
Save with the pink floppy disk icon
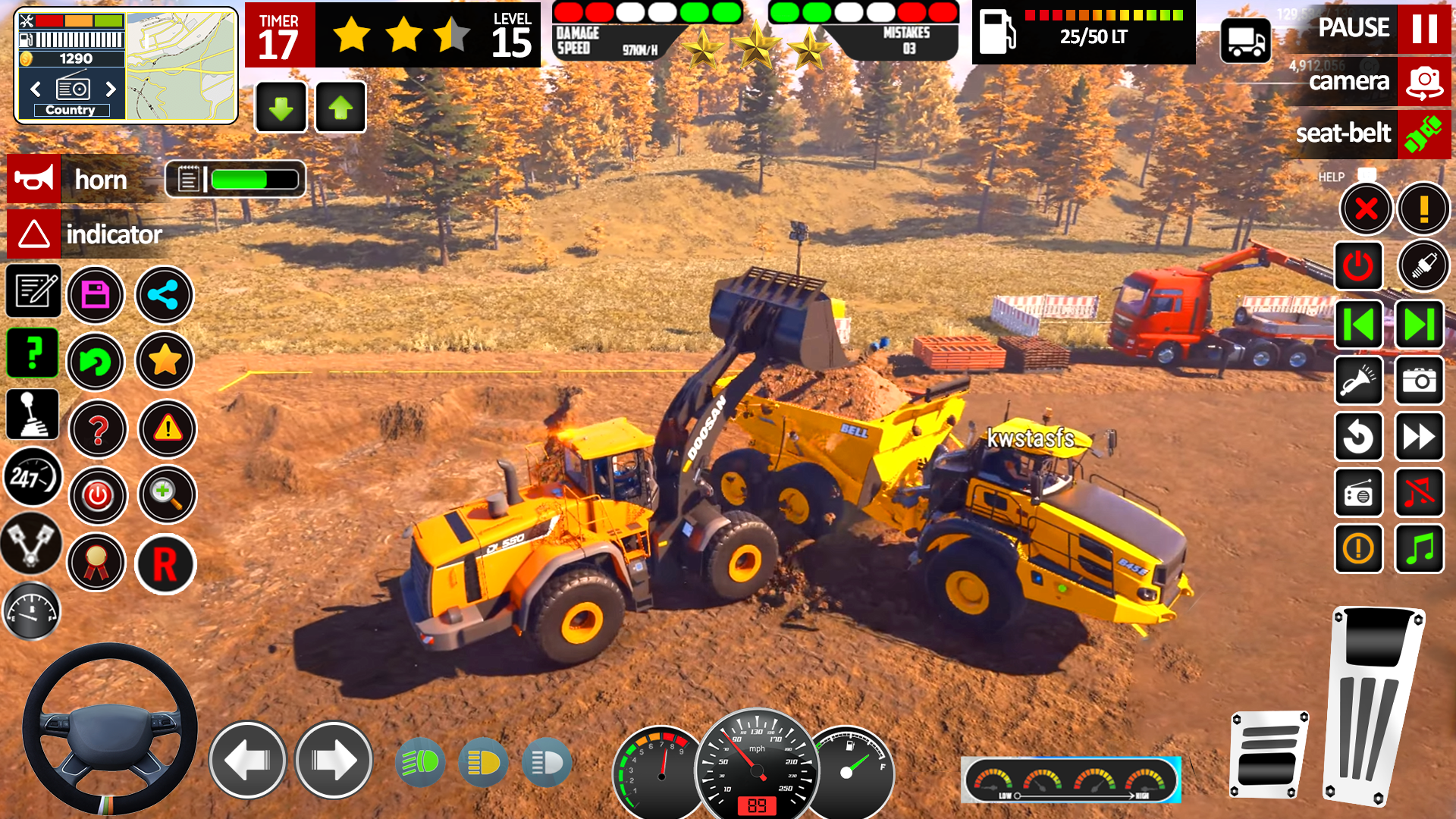point(96,295)
